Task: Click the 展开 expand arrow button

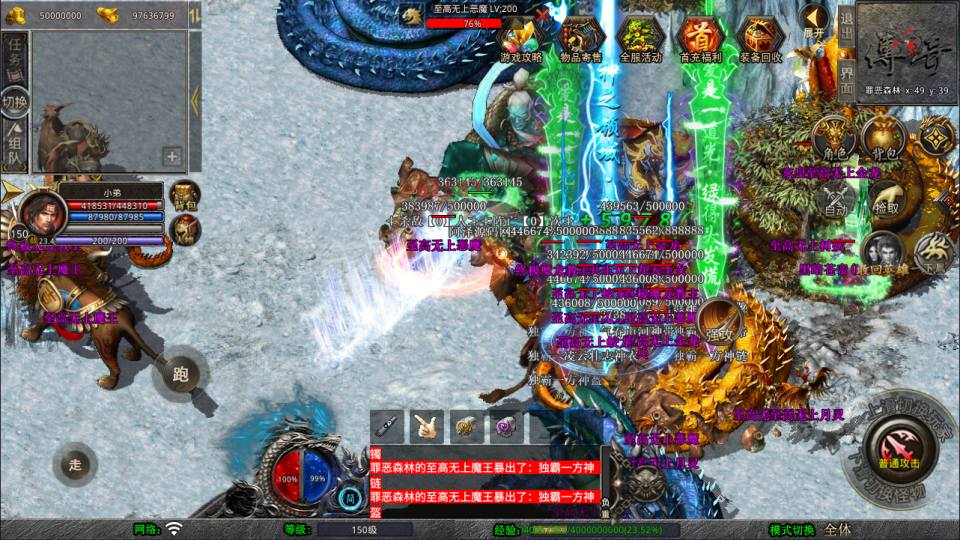Action: coord(814,20)
